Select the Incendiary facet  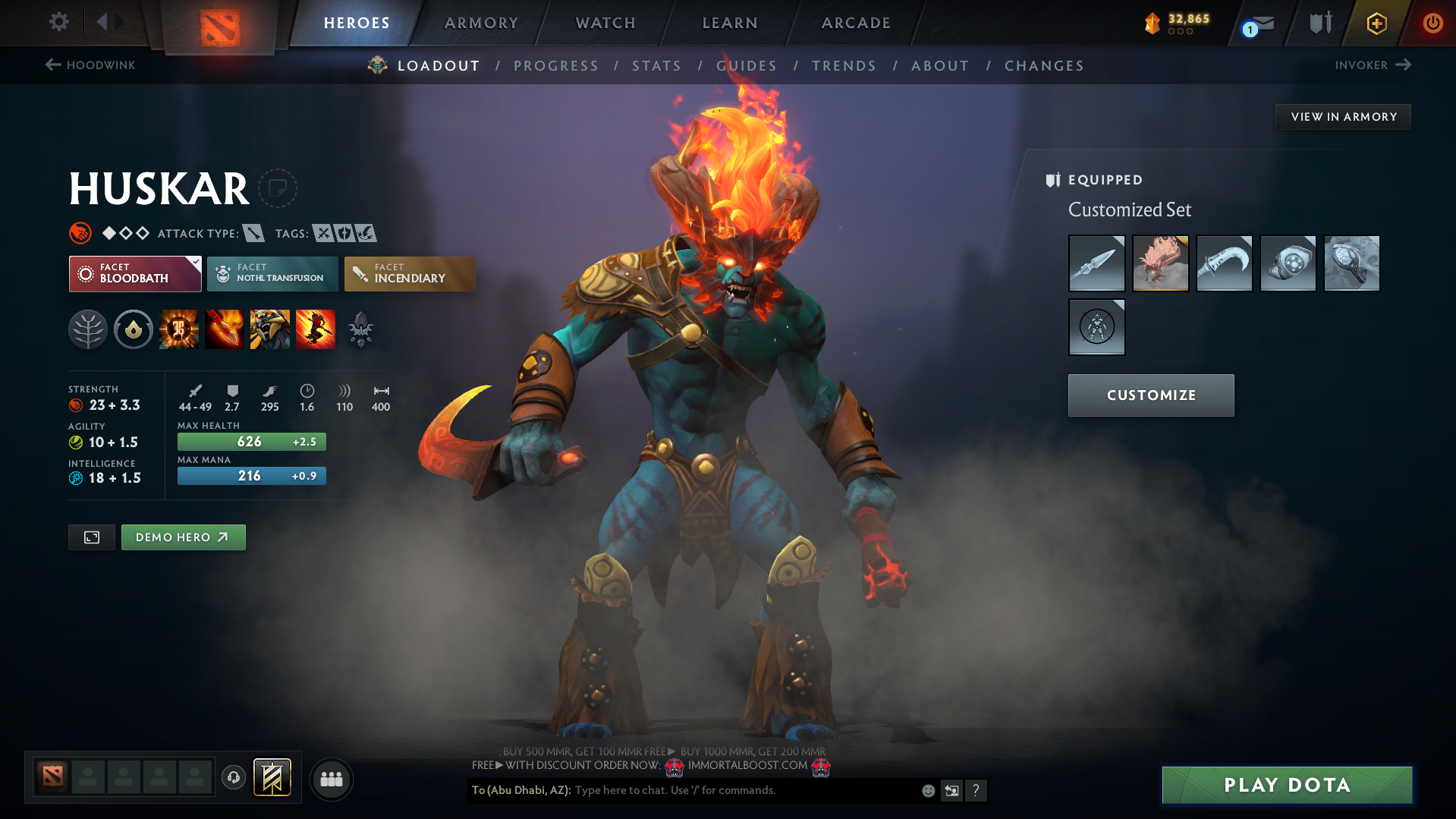(409, 273)
